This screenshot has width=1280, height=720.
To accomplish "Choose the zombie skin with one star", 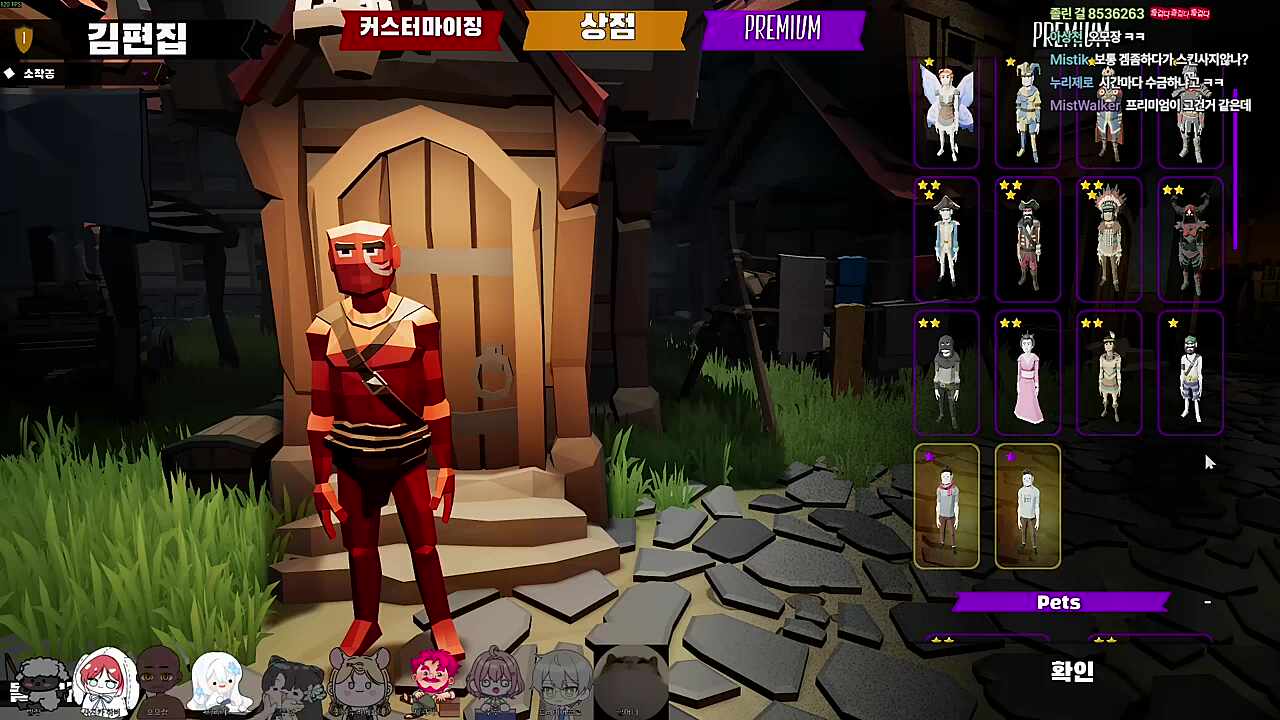I will 1190,373.
